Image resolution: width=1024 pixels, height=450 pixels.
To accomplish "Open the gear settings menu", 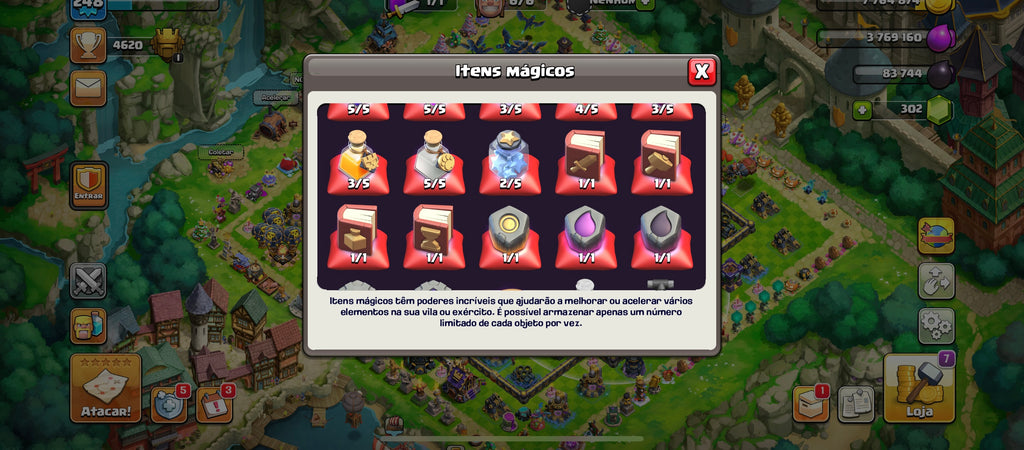I will pyautogui.click(x=936, y=325).
